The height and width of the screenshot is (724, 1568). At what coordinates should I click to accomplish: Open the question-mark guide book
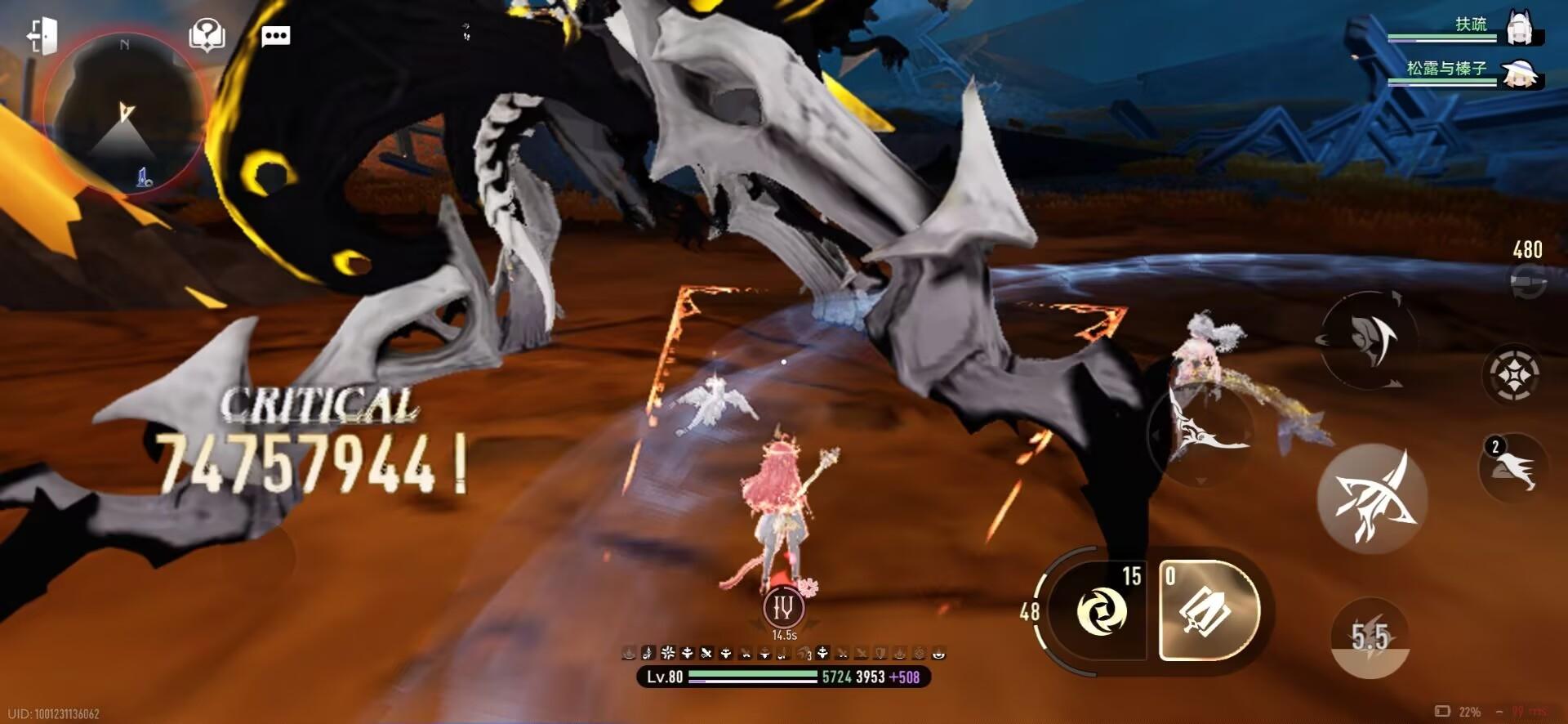click(x=207, y=36)
